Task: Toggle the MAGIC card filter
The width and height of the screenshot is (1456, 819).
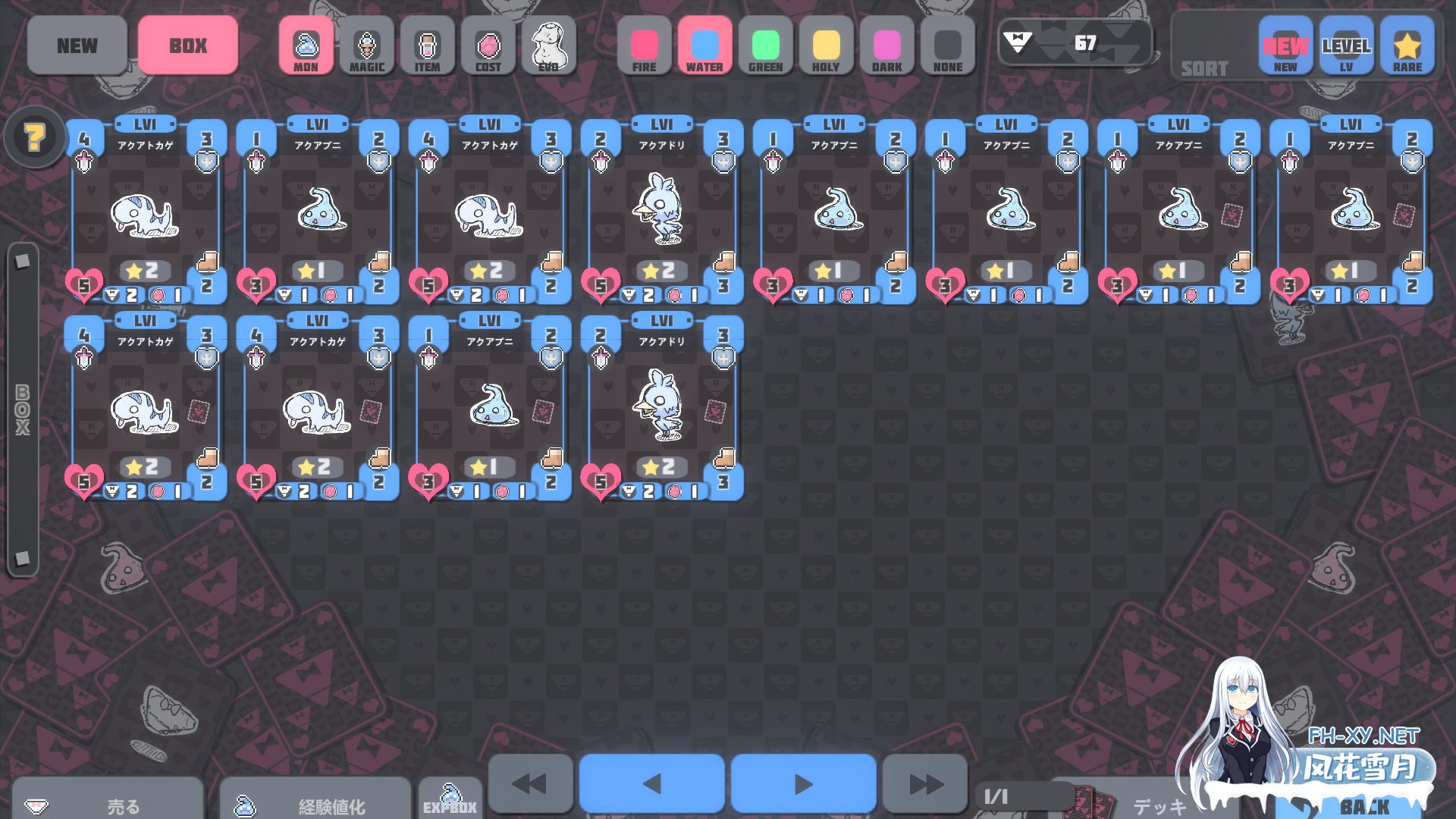Action: (366, 46)
